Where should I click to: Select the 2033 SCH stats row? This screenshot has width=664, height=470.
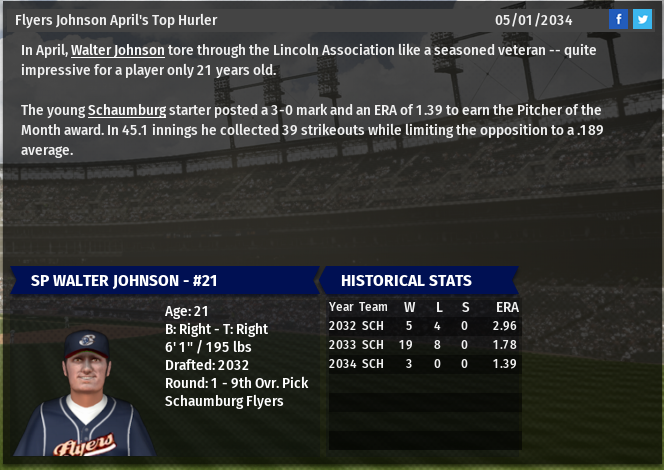423,345
